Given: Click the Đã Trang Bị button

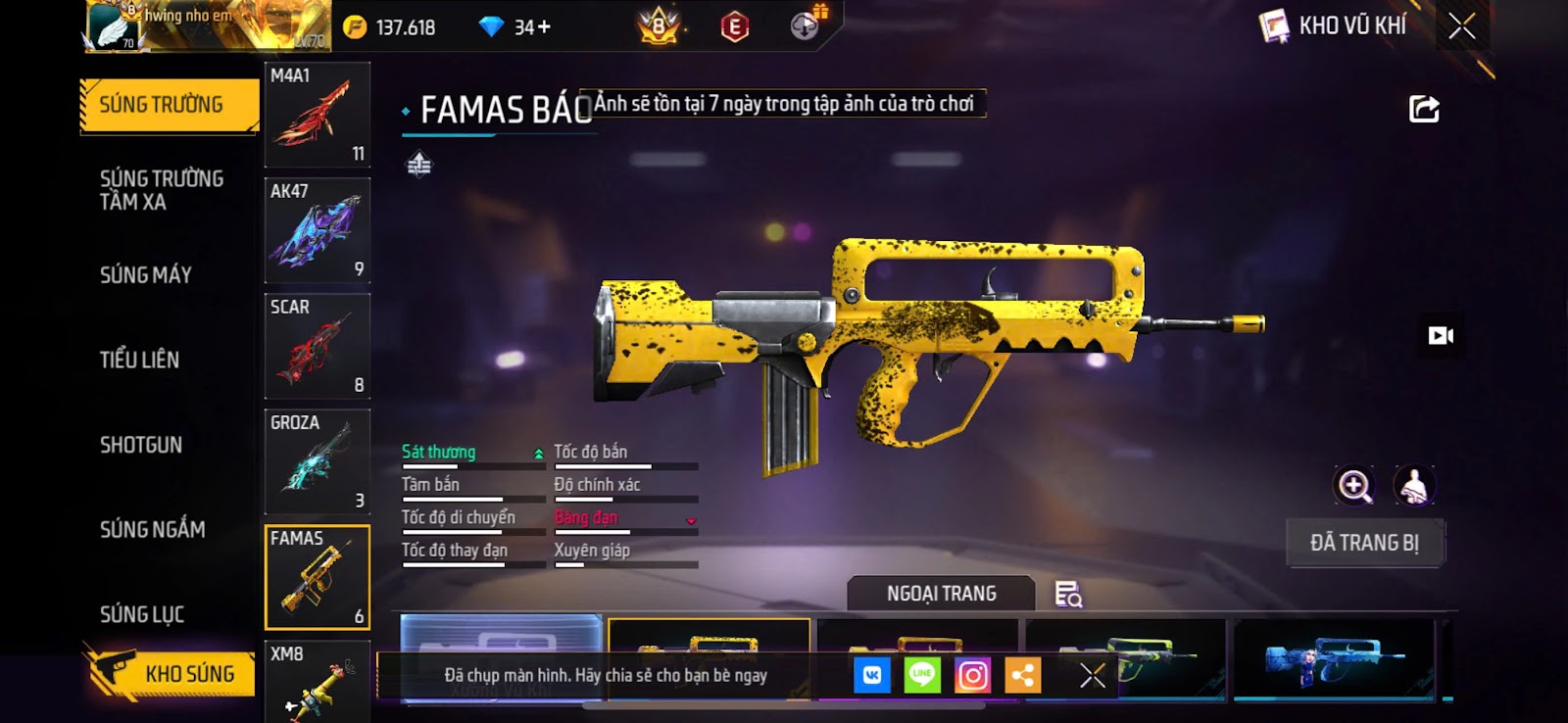Looking at the screenshot, I should (1364, 543).
